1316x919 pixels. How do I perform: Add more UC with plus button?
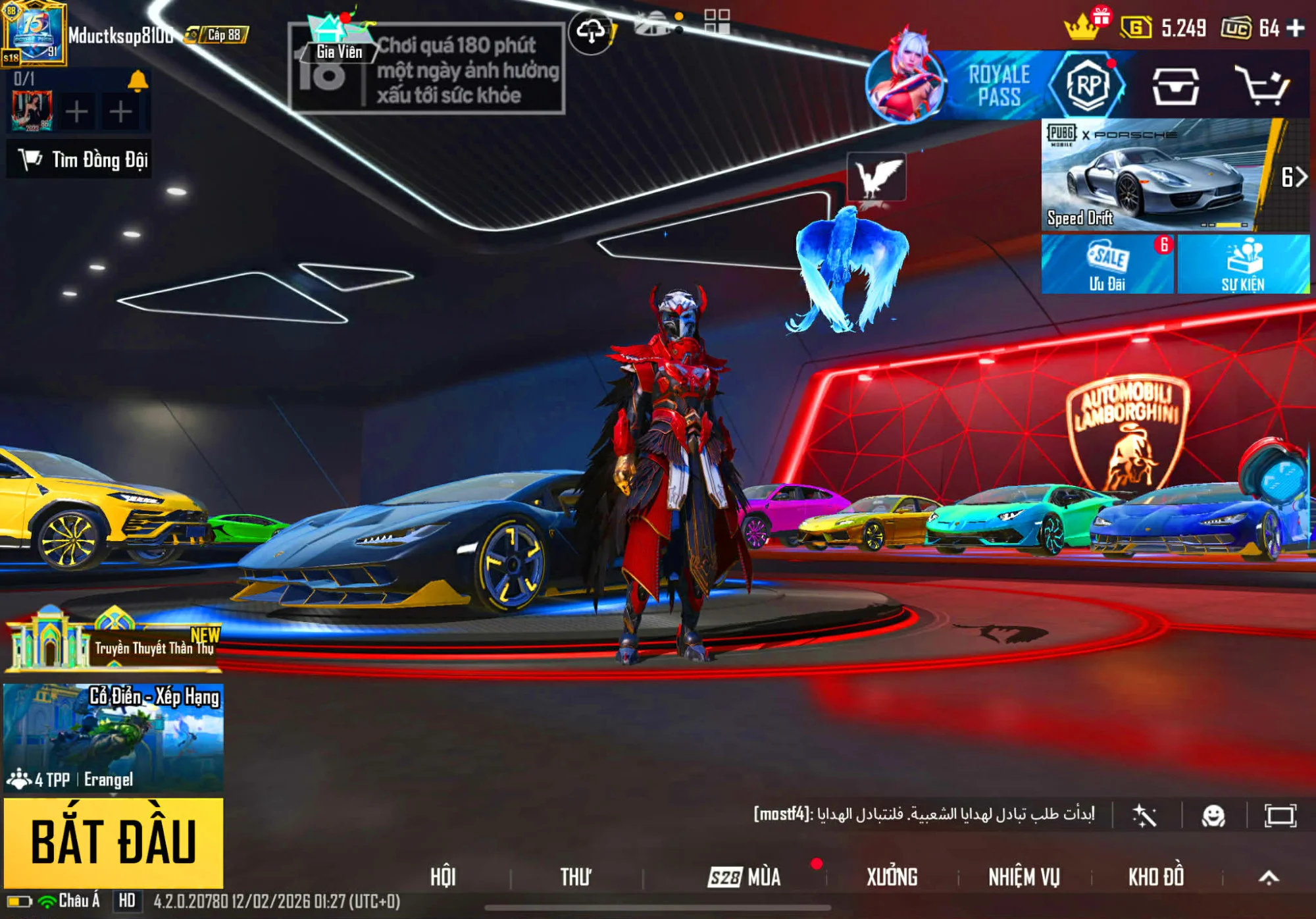1296,28
